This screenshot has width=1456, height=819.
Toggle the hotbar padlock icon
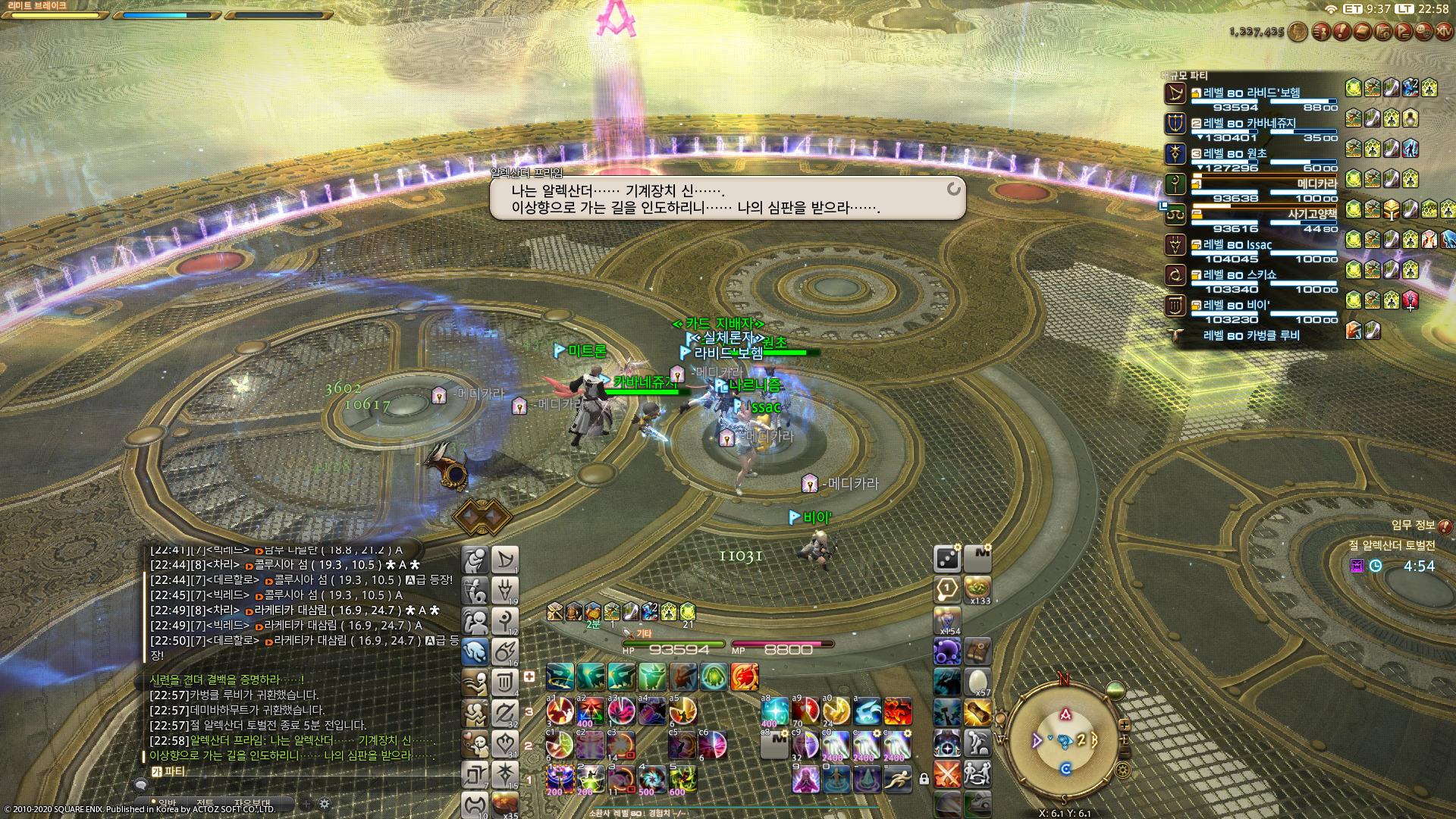coord(924,779)
